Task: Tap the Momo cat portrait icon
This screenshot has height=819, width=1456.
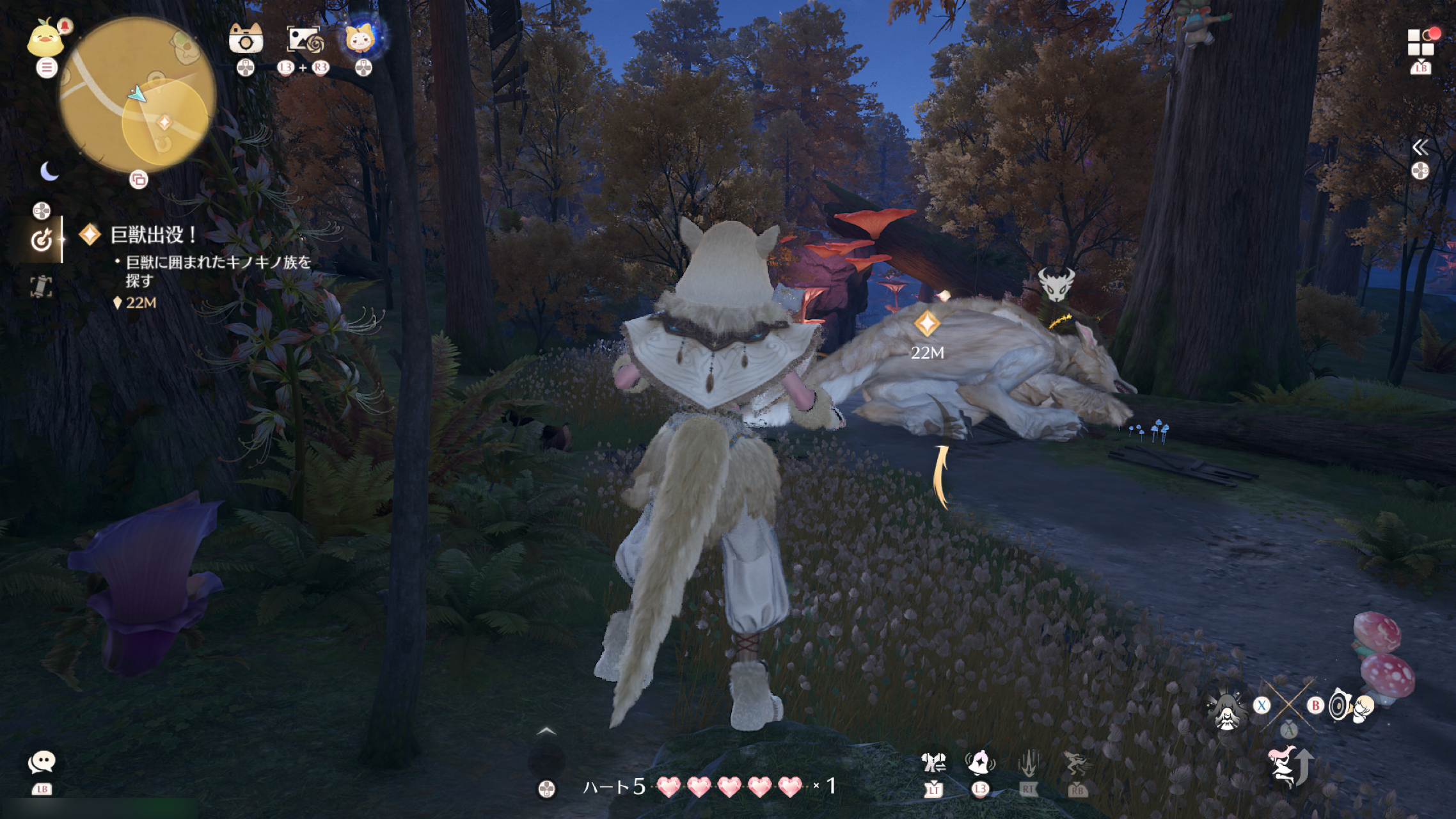Action: (x=362, y=37)
